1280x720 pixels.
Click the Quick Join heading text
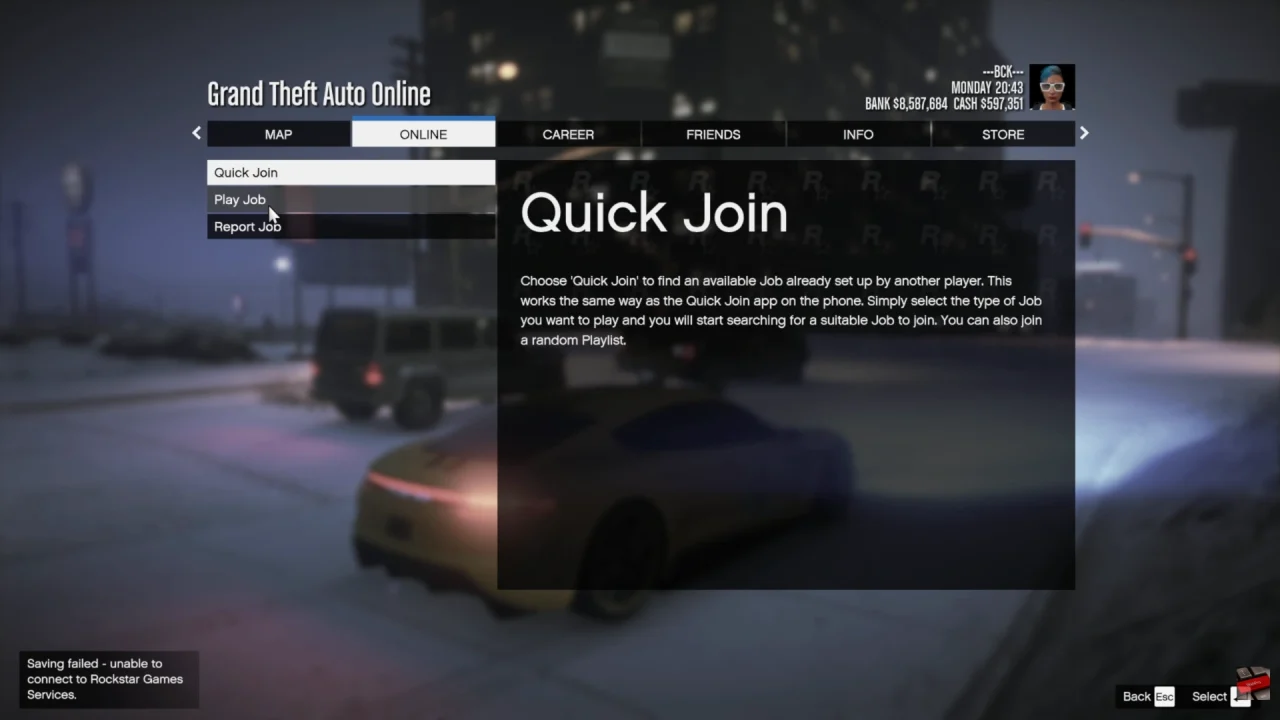[x=654, y=212]
